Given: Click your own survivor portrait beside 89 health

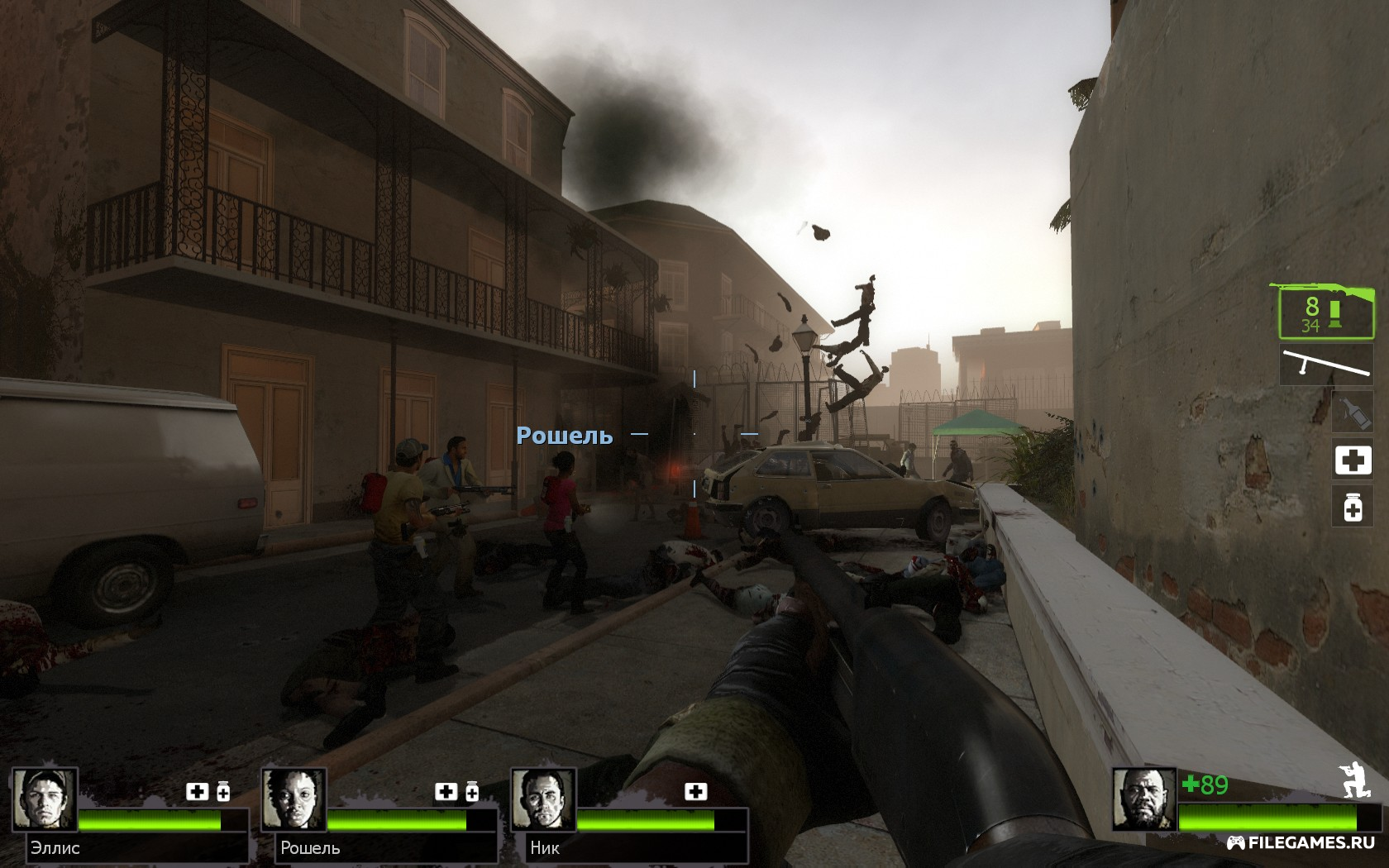Looking at the screenshot, I should click(x=1143, y=799).
